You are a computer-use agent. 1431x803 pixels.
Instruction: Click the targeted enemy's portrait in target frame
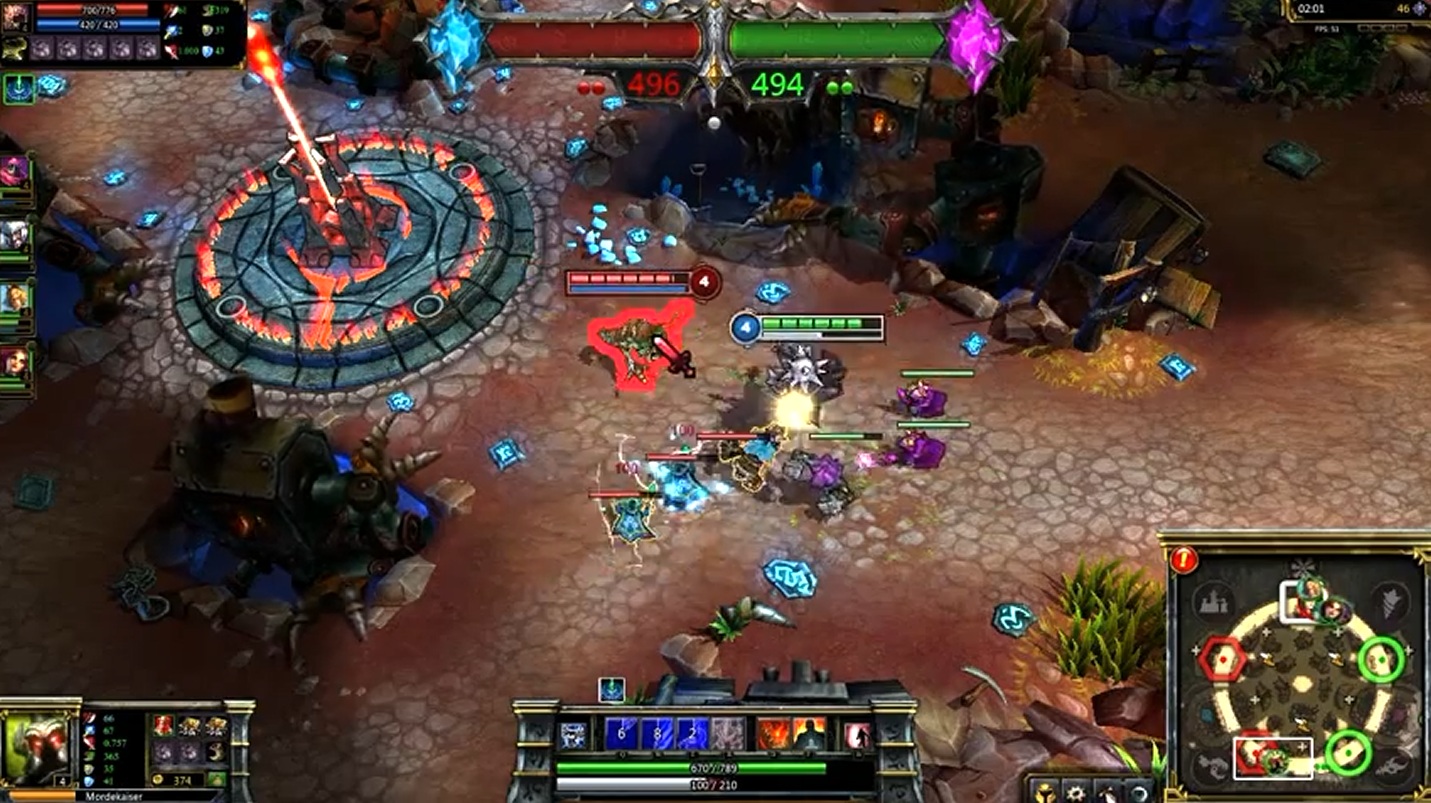pos(15,17)
